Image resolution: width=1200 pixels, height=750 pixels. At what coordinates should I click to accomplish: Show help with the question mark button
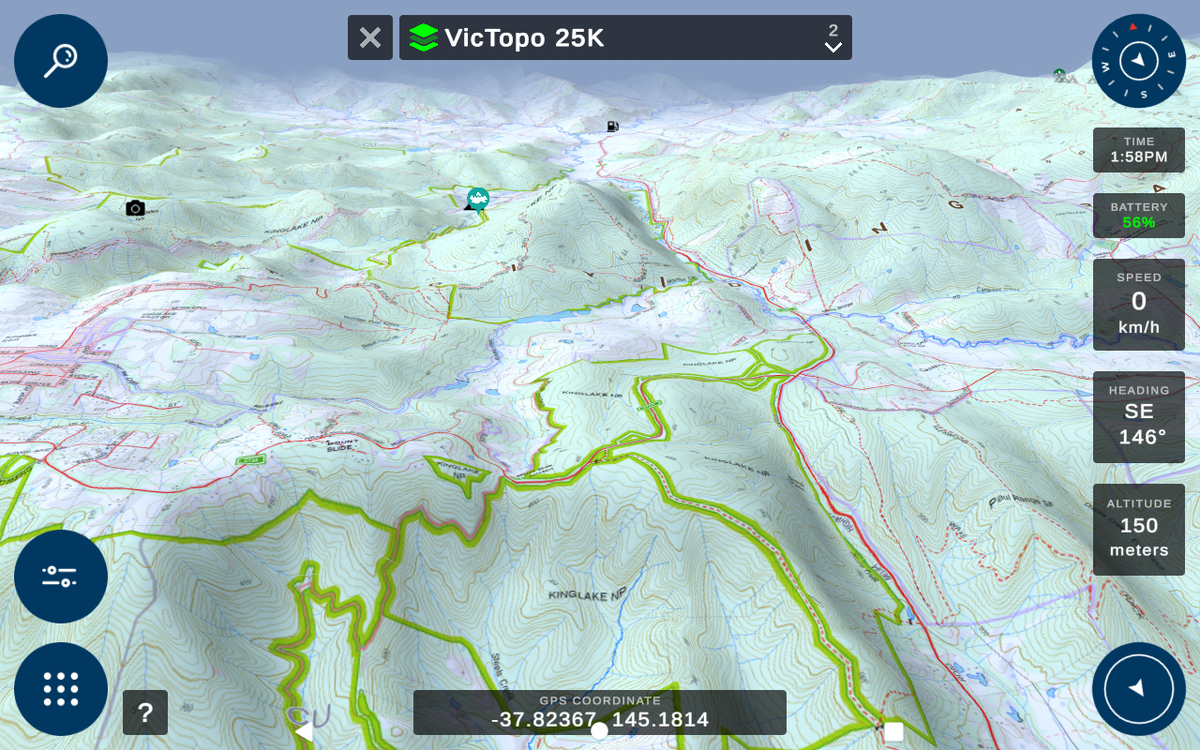[145, 713]
